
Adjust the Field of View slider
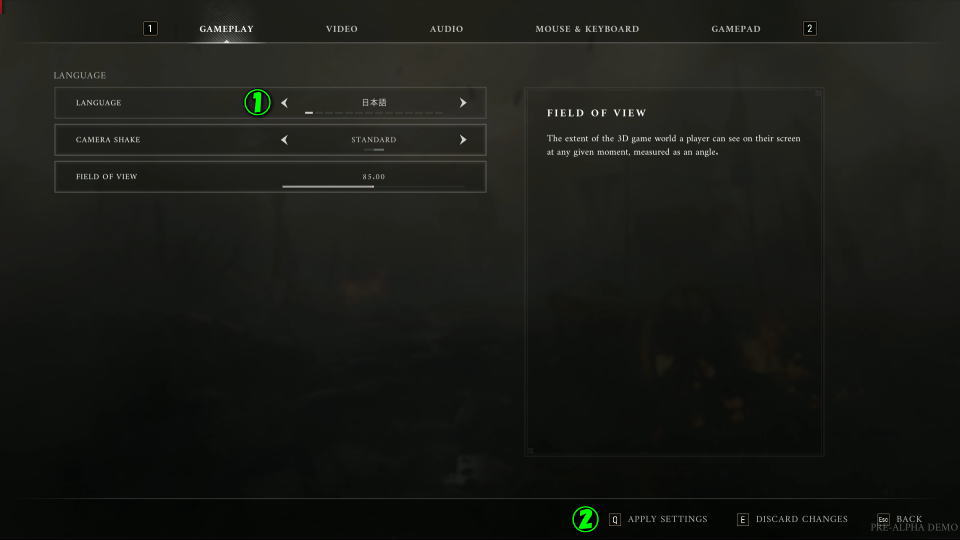[373, 186]
